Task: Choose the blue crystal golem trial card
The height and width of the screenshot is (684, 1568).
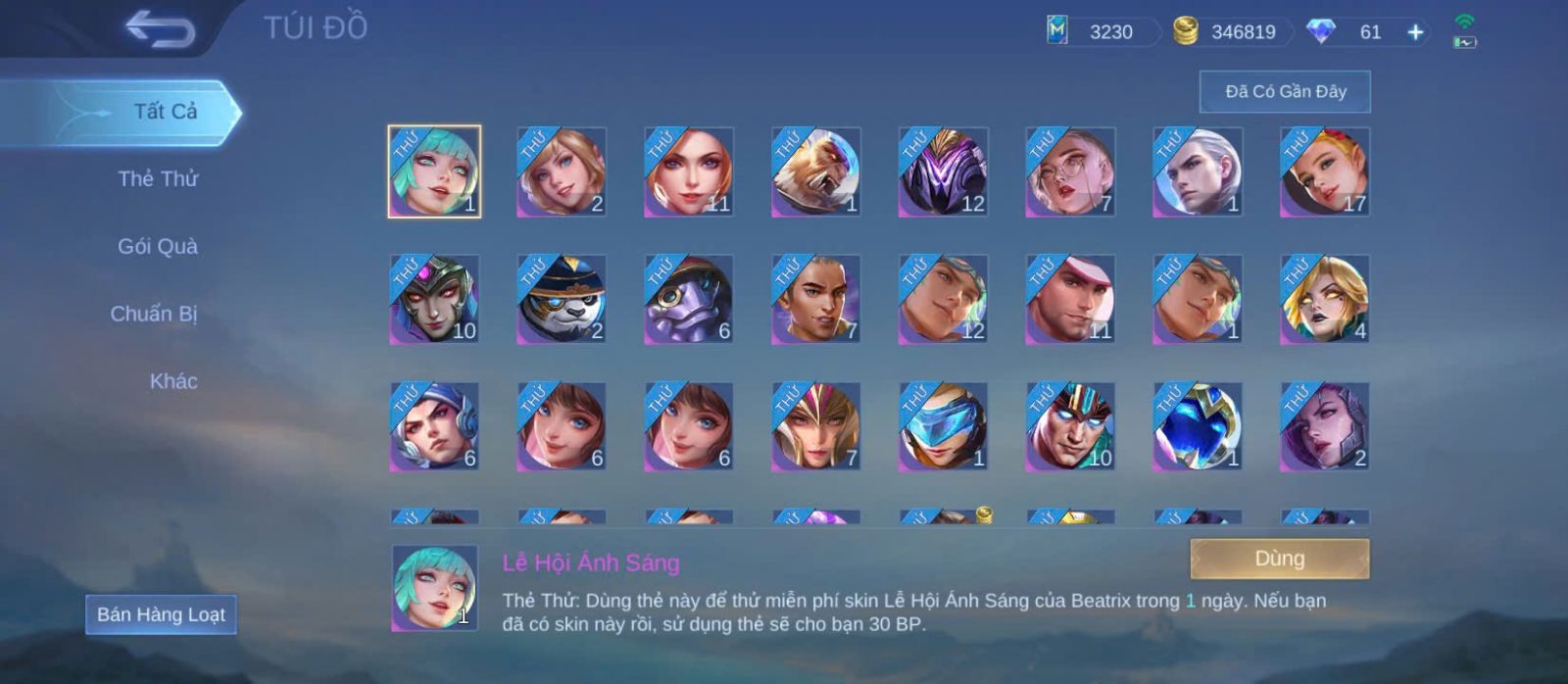Action: click(x=1198, y=426)
